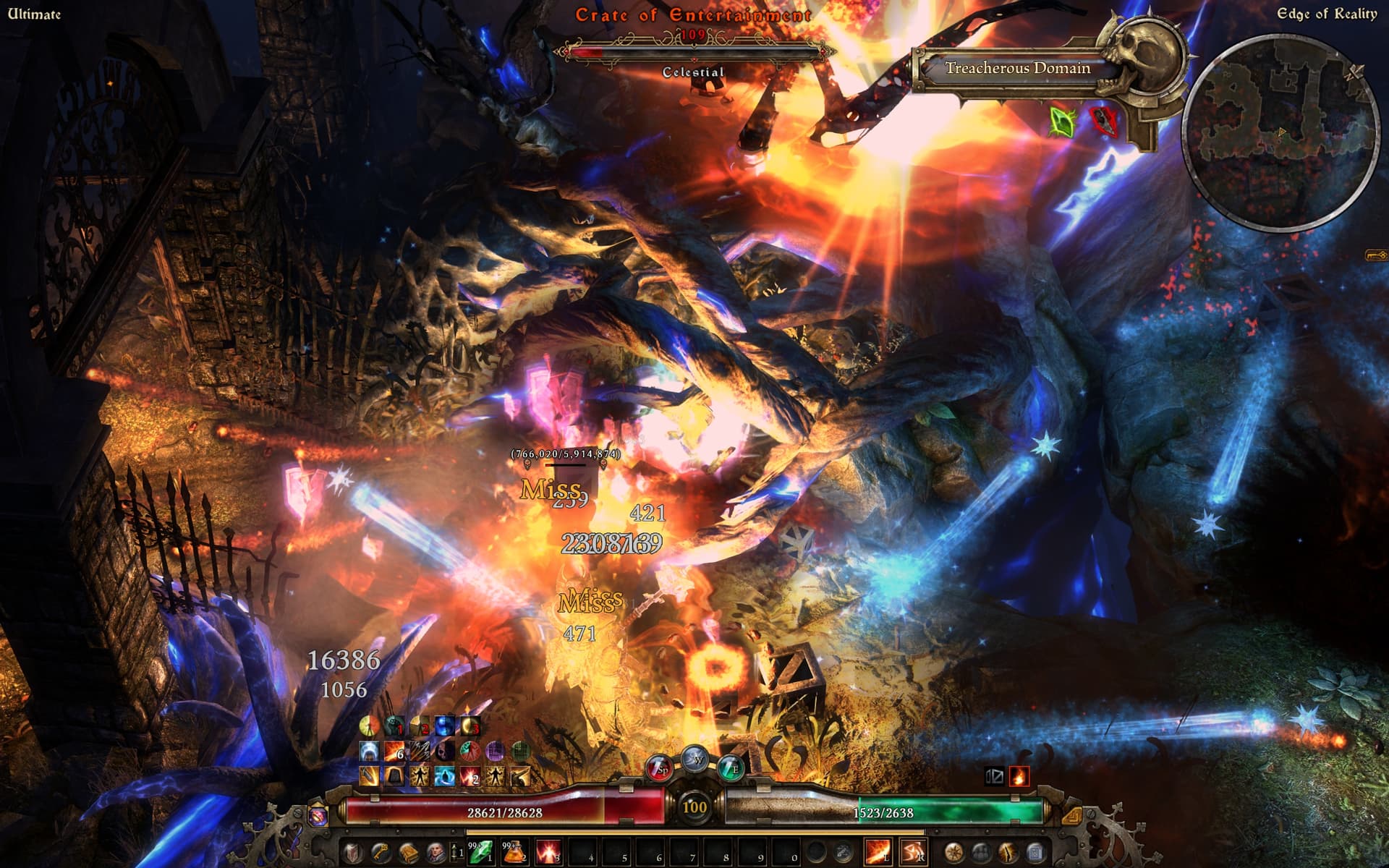Open the portrait button with the grey-haired face

(x=435, y=854)
